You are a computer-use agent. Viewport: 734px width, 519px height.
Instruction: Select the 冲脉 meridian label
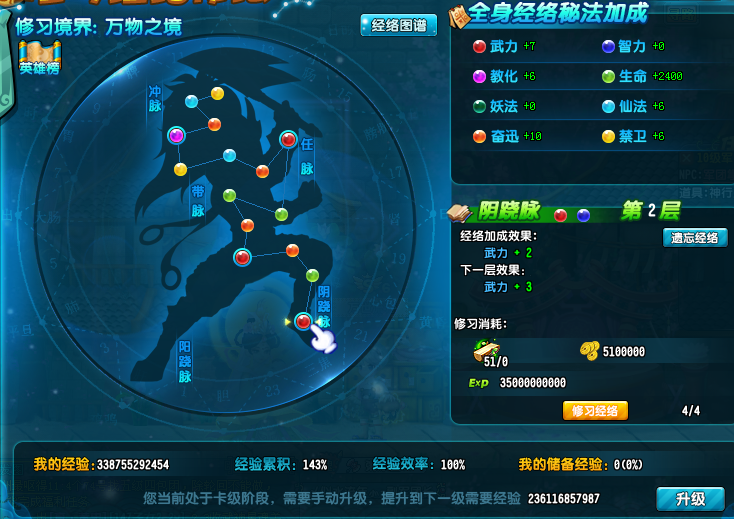coord(155,98)
